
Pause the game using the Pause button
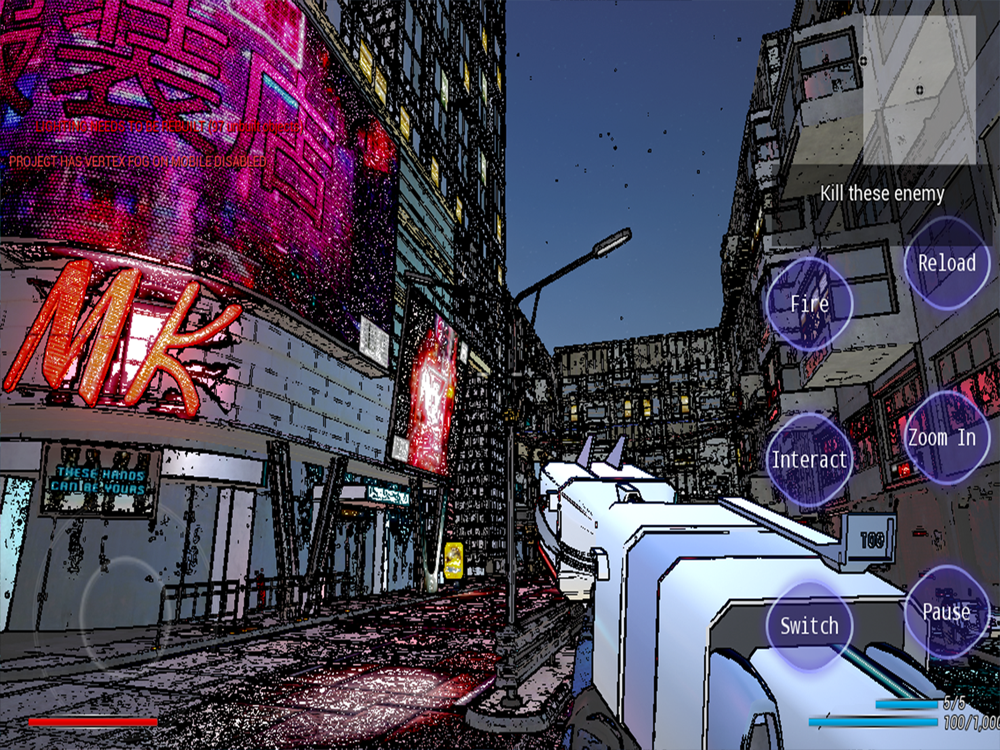coord(946,611)
